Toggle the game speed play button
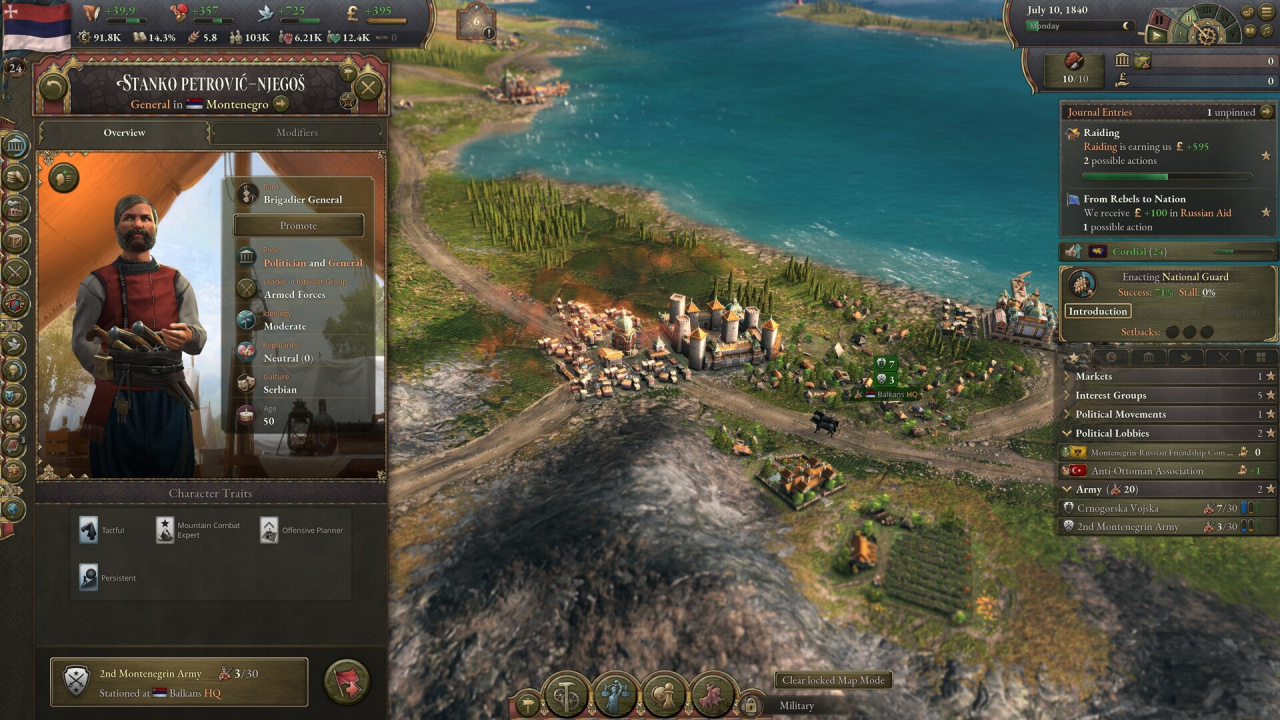 [1157, 35]
